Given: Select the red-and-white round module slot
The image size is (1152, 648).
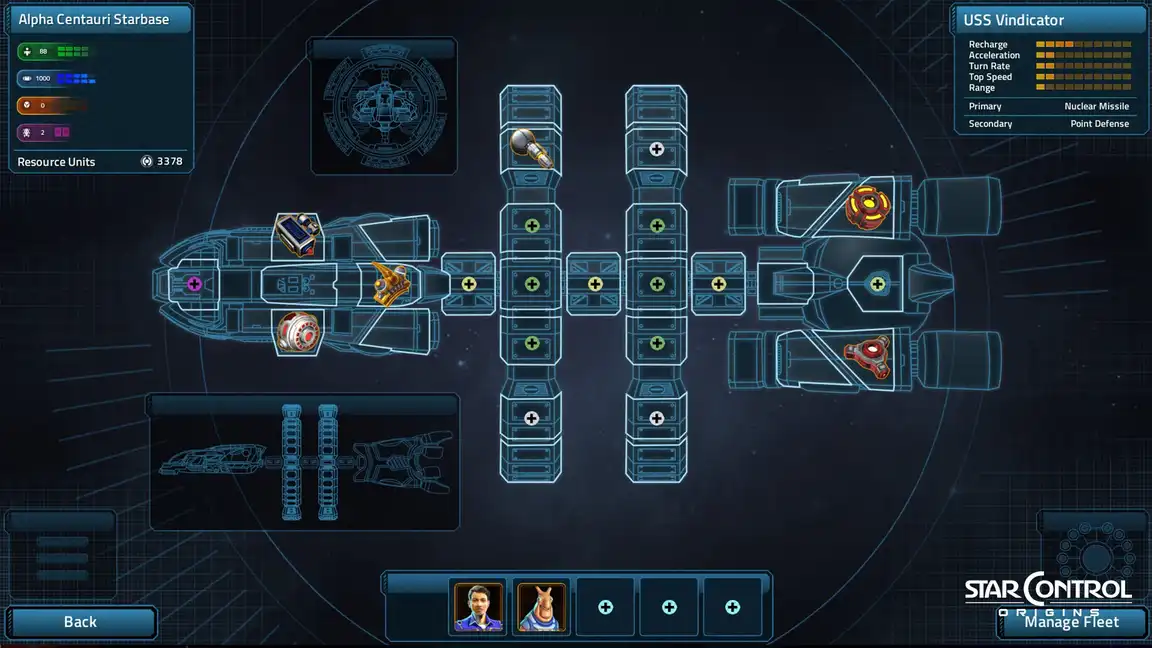Looking at the screenshot, I should pyautogui.click(x=297, y=331).
